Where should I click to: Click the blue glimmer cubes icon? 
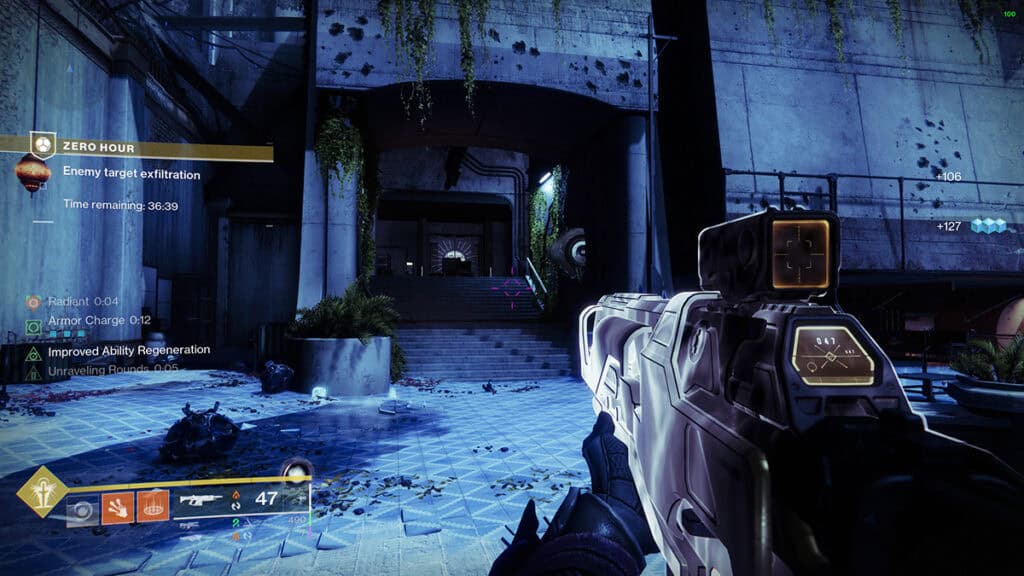point(988,226)
